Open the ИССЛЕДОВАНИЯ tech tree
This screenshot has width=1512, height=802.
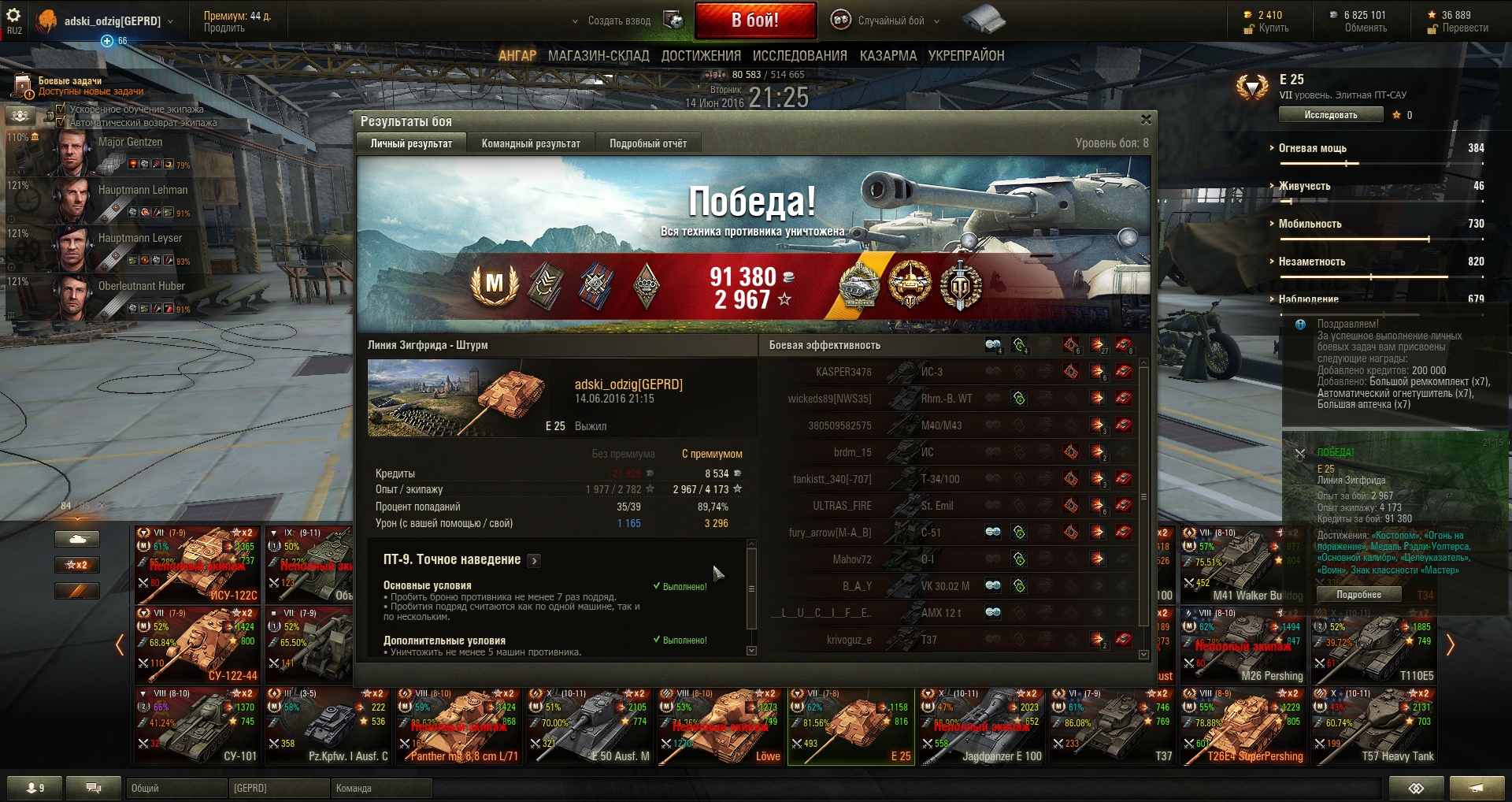(799, 56)
